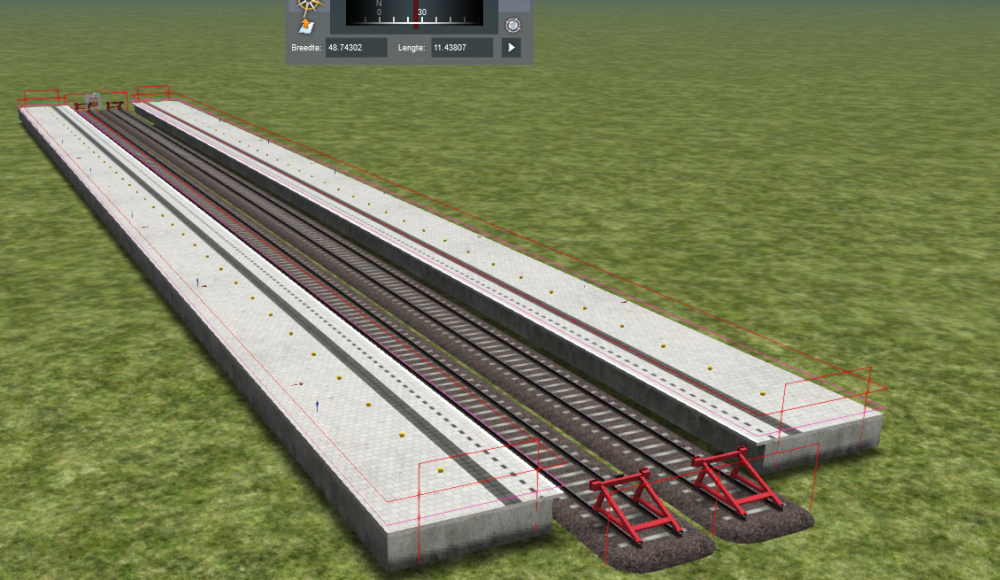Click the play arrow go-to button
This screenshot has width=1000, height=580.
tap(511, 47)
